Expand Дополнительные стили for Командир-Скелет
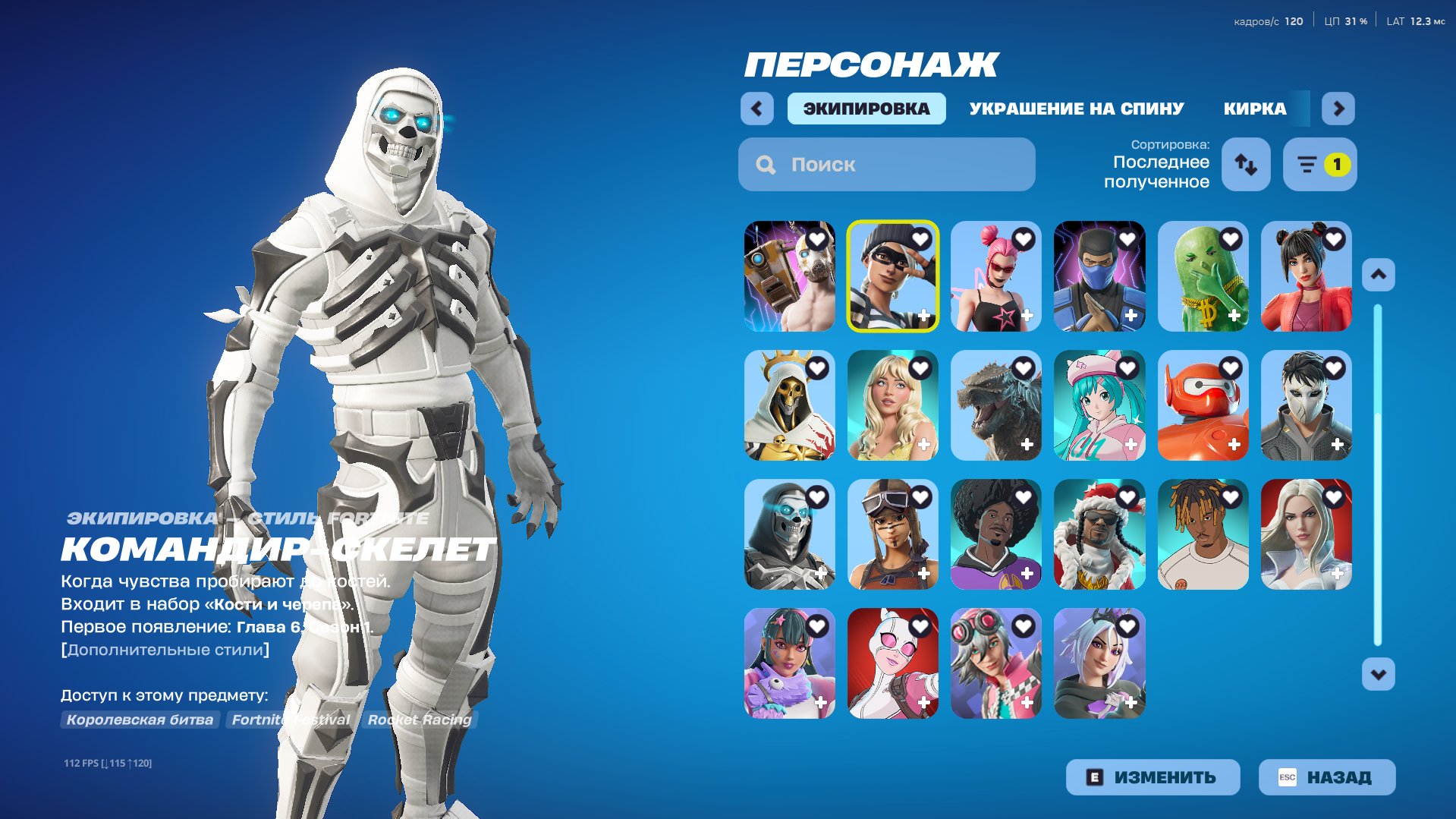 point(165,650)
